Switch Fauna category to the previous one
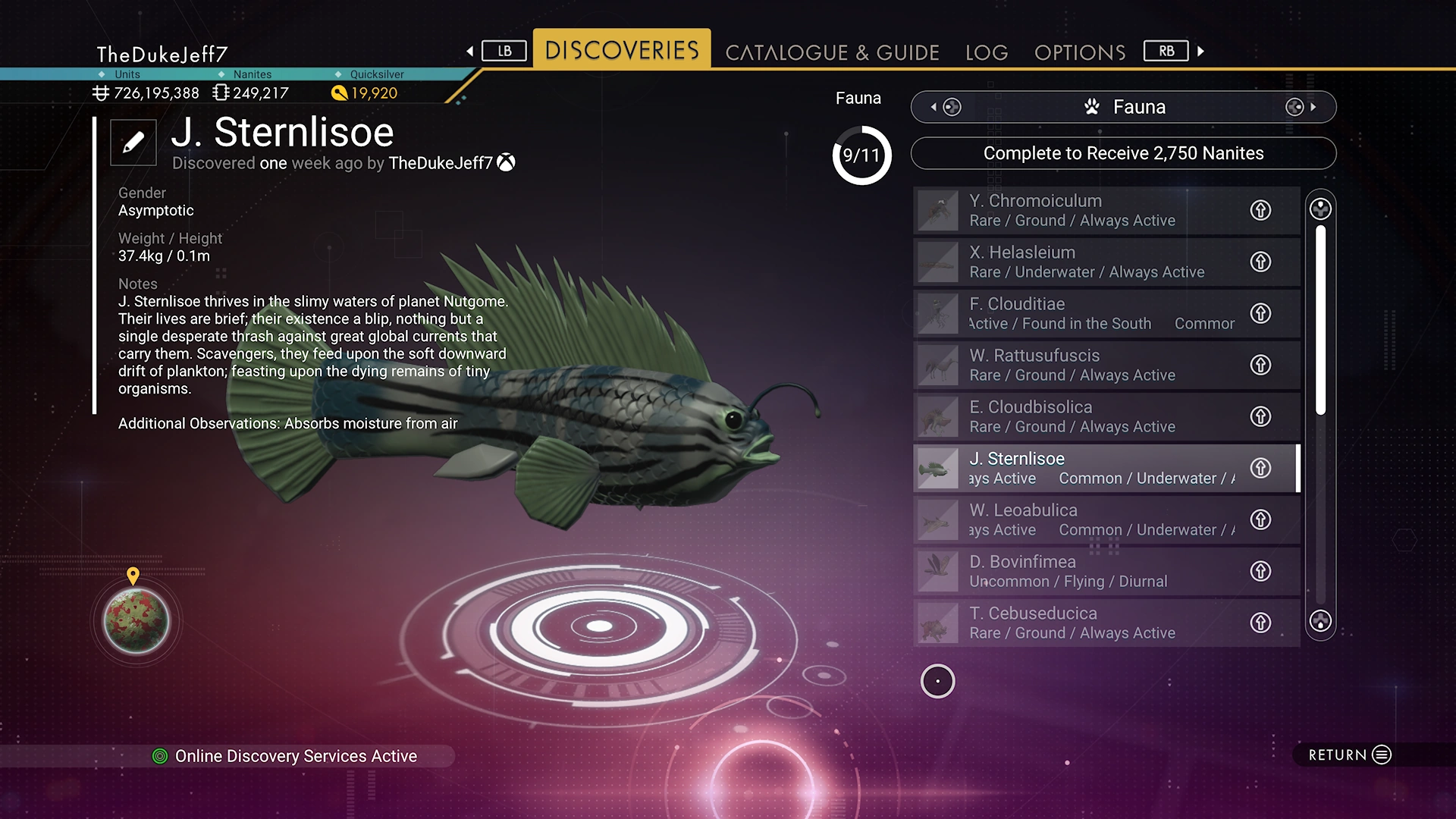1456x819 pixels. click(x=944, y=107)
